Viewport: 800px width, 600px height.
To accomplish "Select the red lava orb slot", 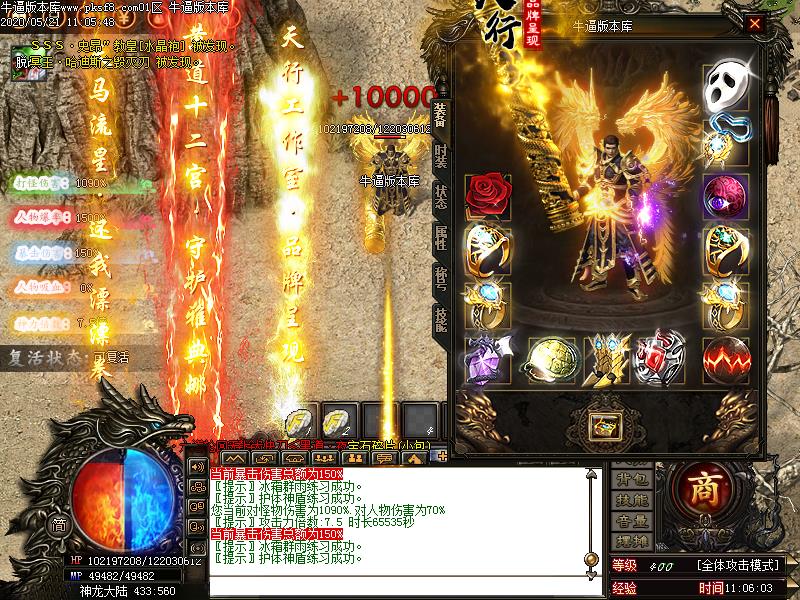I will pyautogui.click(x=727, y=356).
